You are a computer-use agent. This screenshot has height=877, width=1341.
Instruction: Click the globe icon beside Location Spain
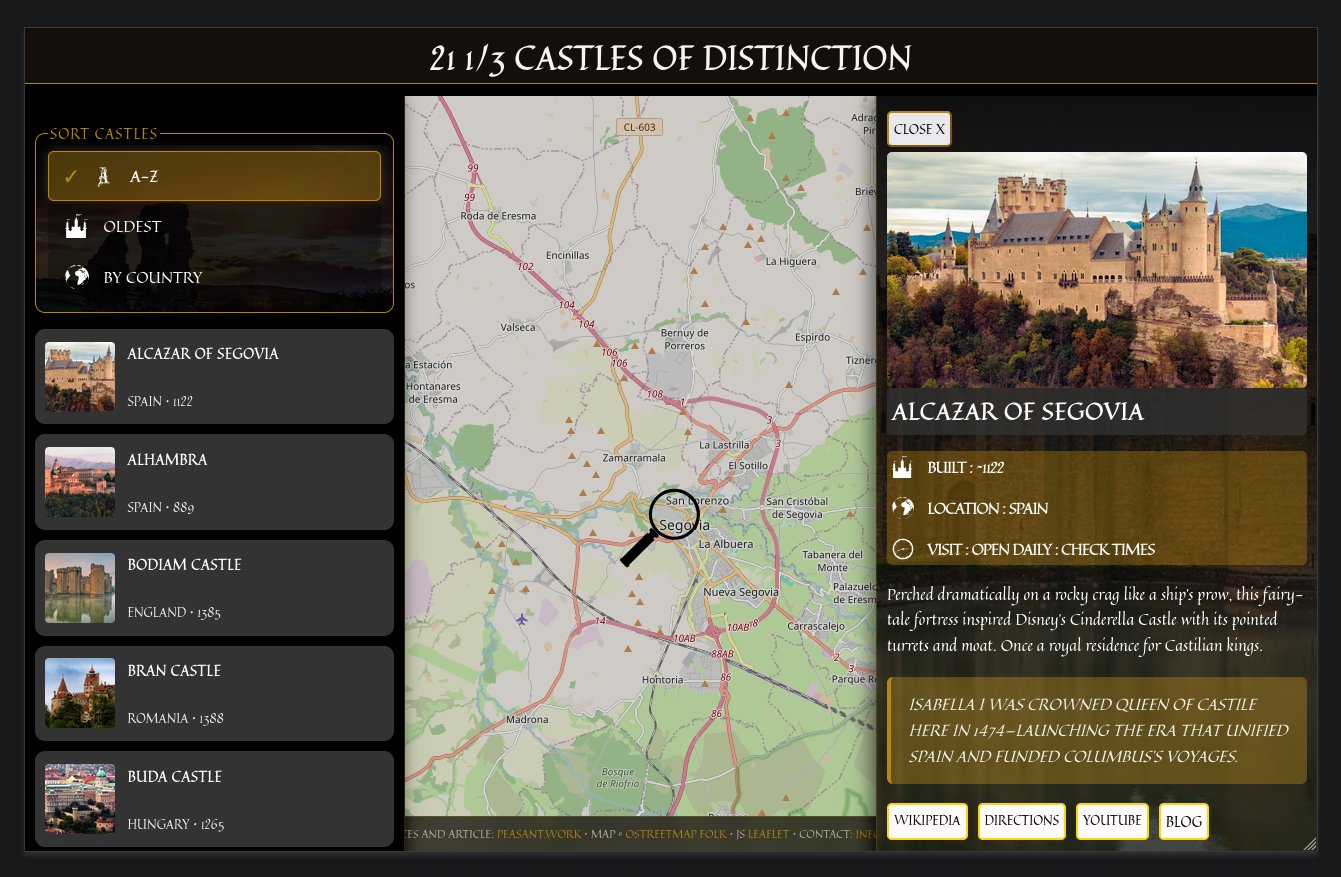click(x=906, y=508)
